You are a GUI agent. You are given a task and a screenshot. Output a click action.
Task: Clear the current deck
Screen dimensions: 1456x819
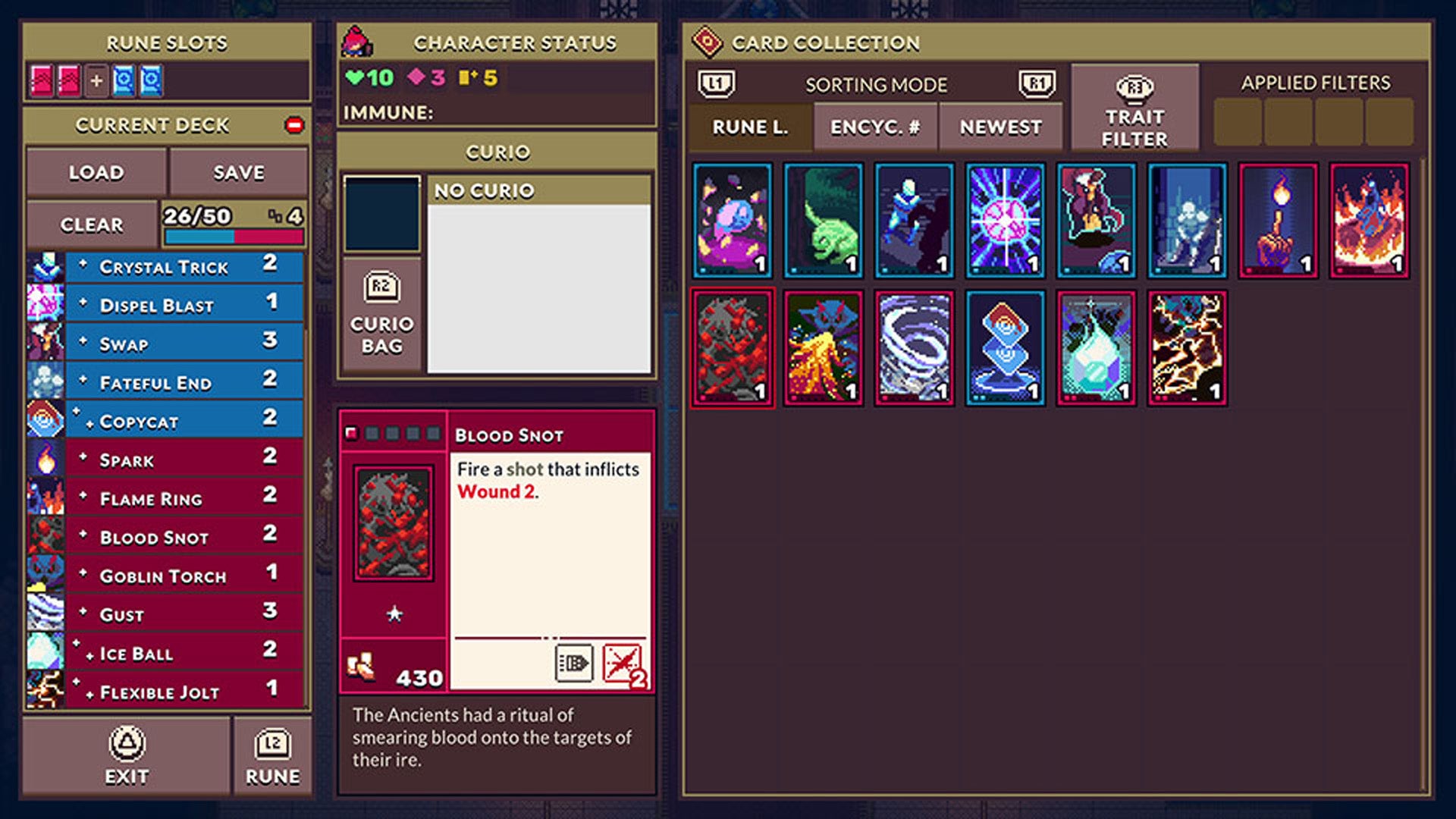(x=91, y=224)
